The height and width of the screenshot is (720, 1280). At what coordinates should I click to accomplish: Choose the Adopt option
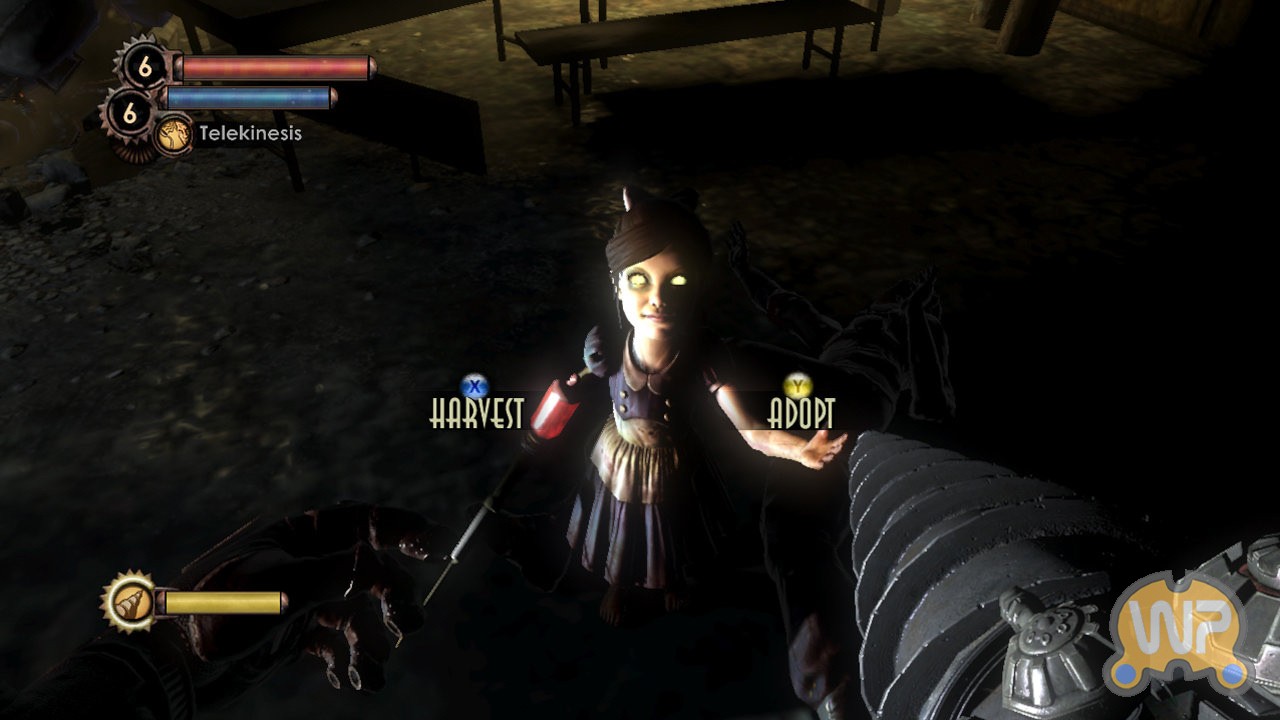tap(800, 412)
